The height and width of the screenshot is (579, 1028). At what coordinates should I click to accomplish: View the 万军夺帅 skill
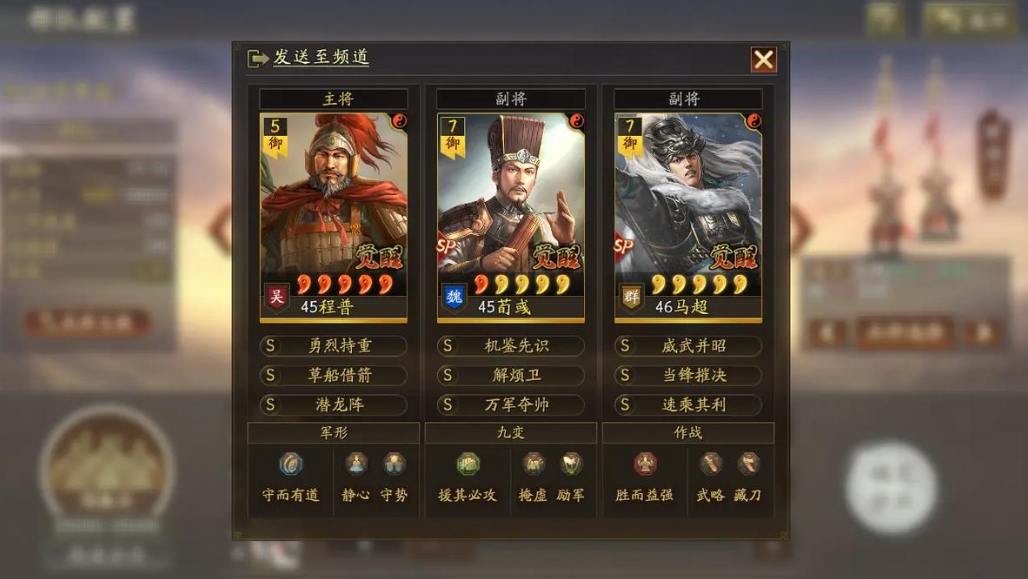[x=510, y=405]
